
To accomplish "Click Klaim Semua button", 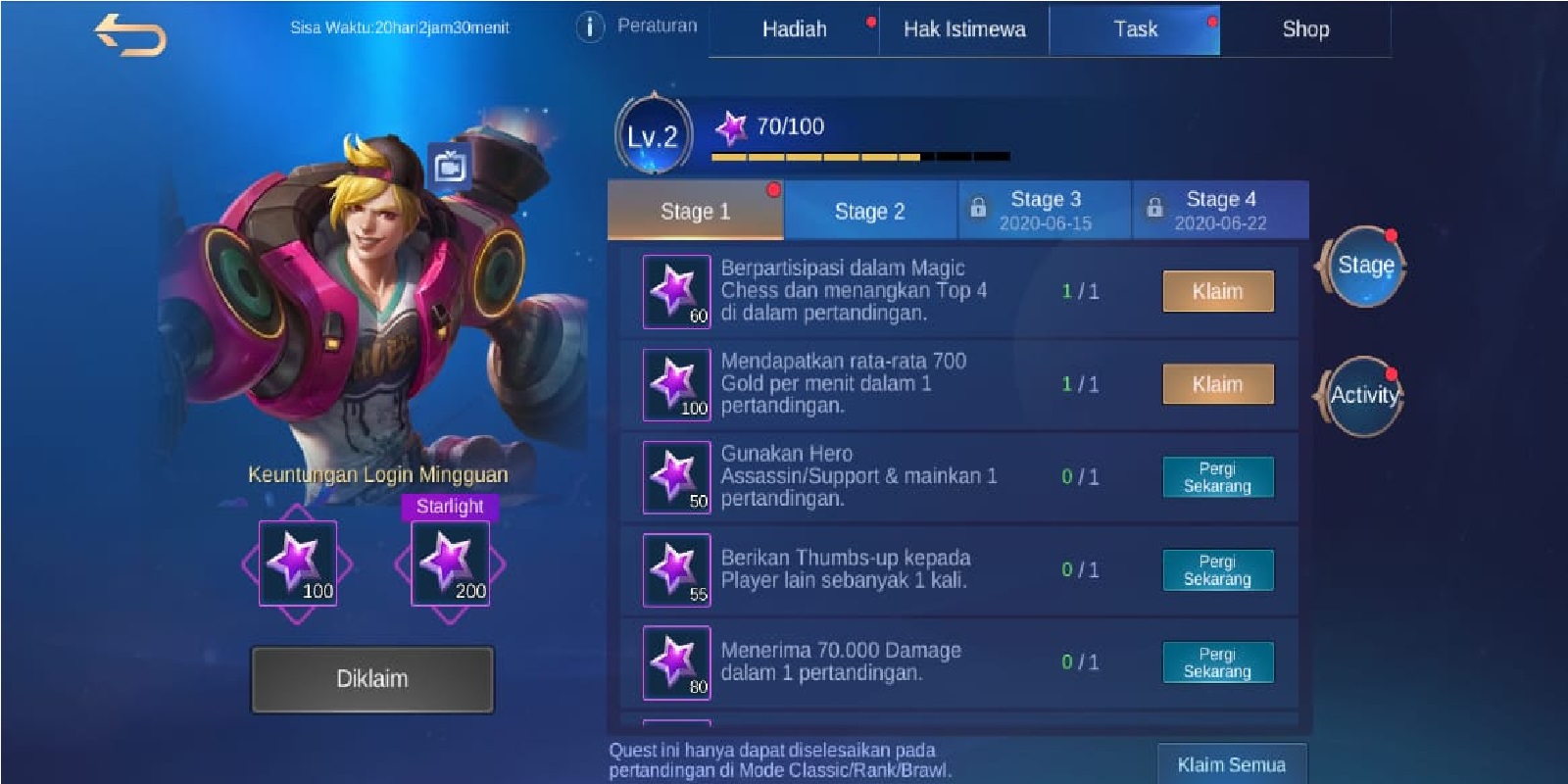I will [x=1231, y=764].
